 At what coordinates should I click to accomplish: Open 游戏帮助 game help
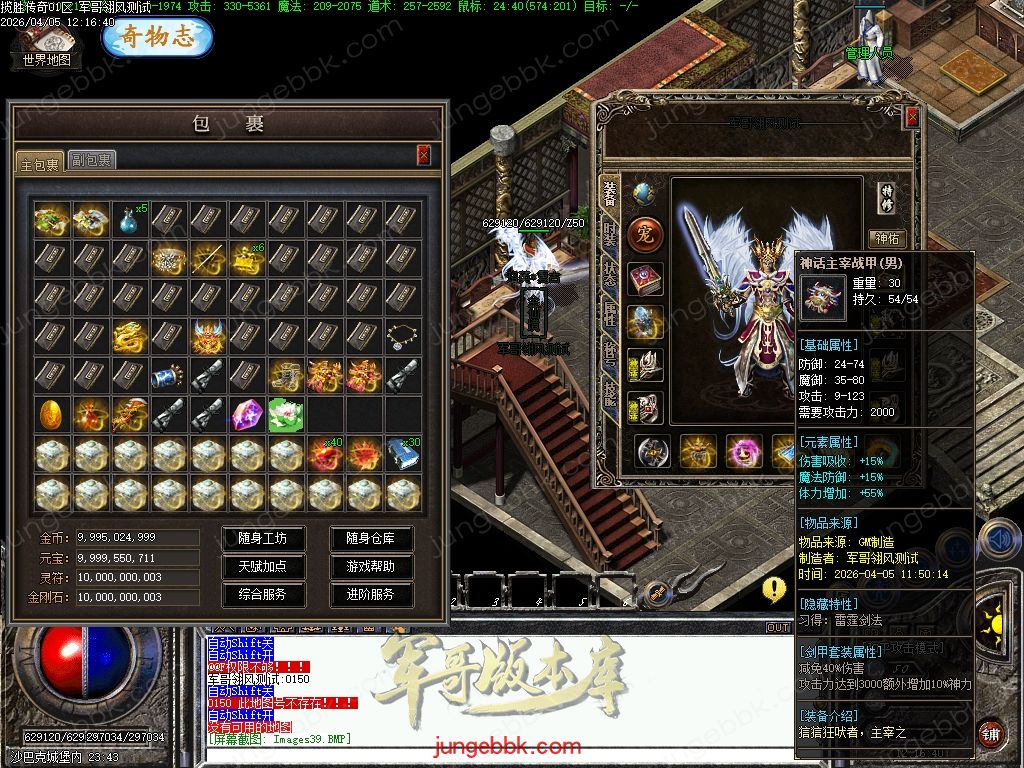click(x=370, y=566)
